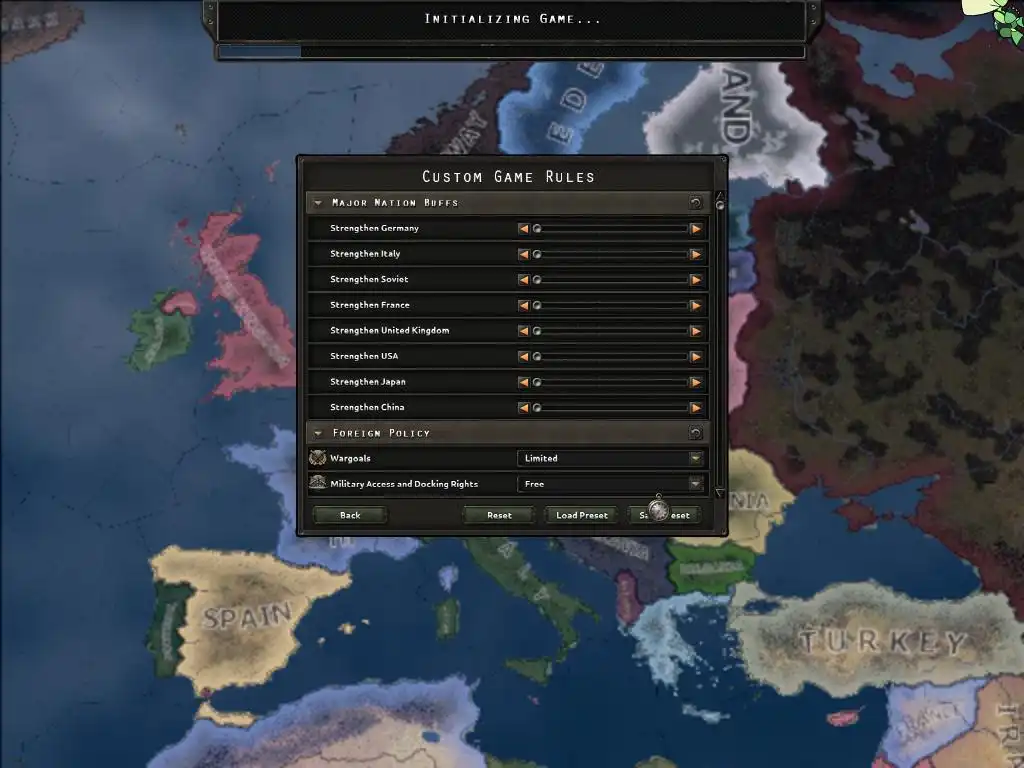
Task: Decrease Strengthen Italy with left arrow
Action: point(524,254)
